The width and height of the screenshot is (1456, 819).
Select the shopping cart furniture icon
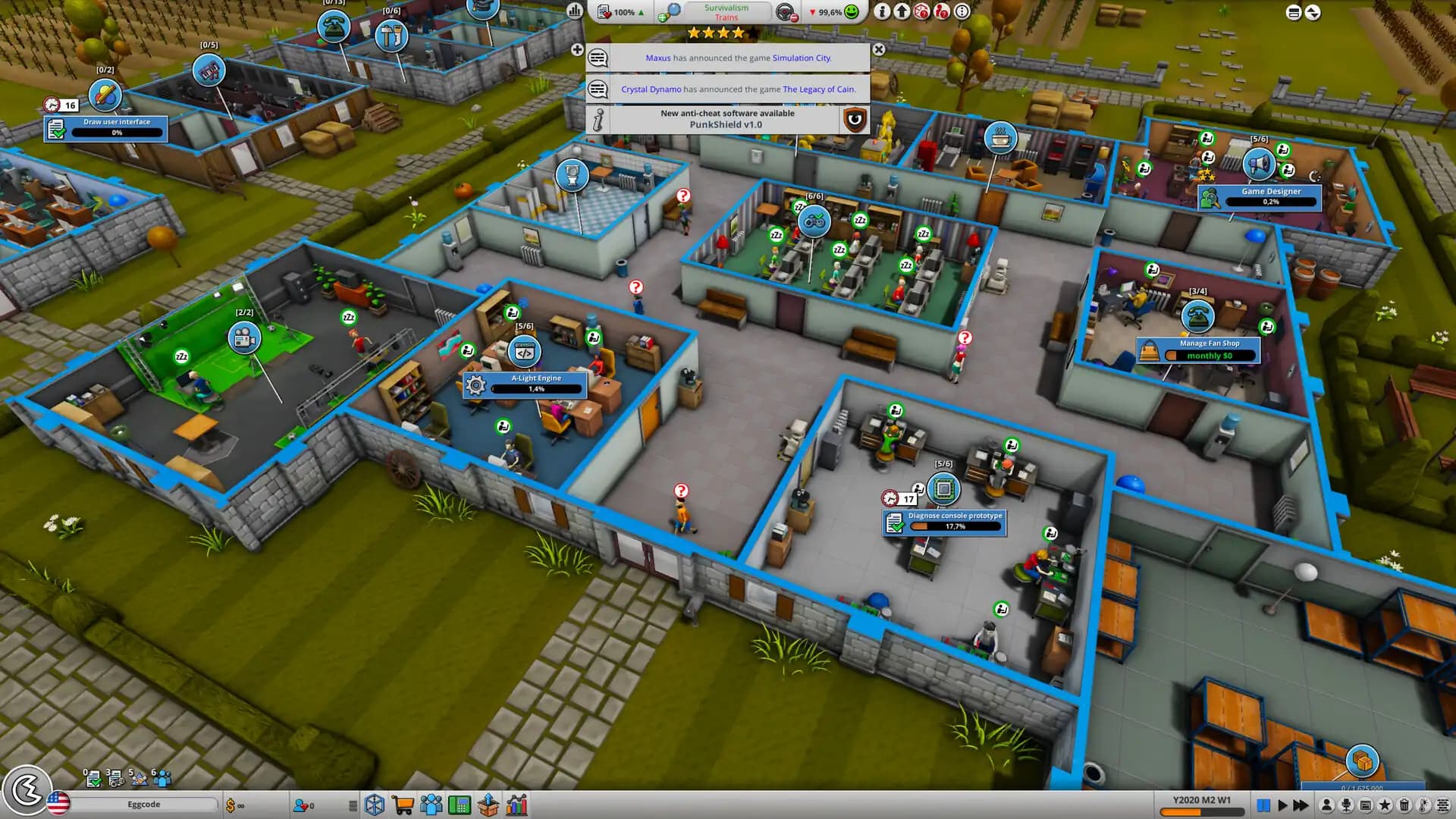coord(402,805)
